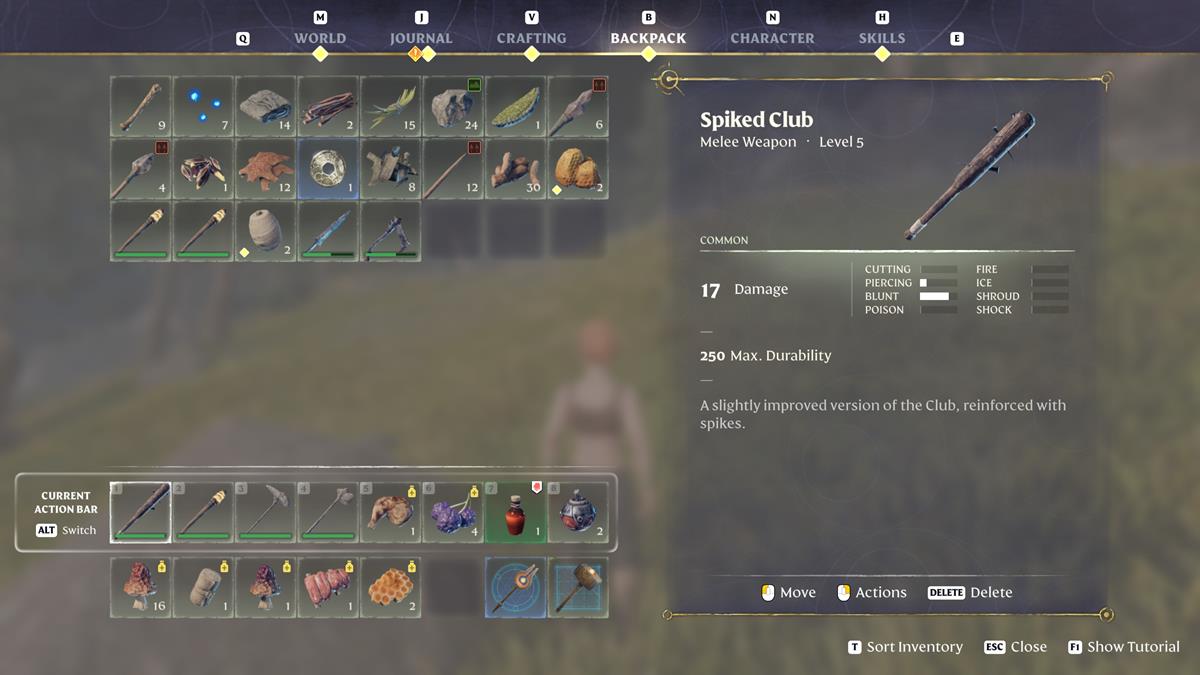Select the round bomb in action bar
This screenshot has width=1200, height=675.
(x=578, y=512)
